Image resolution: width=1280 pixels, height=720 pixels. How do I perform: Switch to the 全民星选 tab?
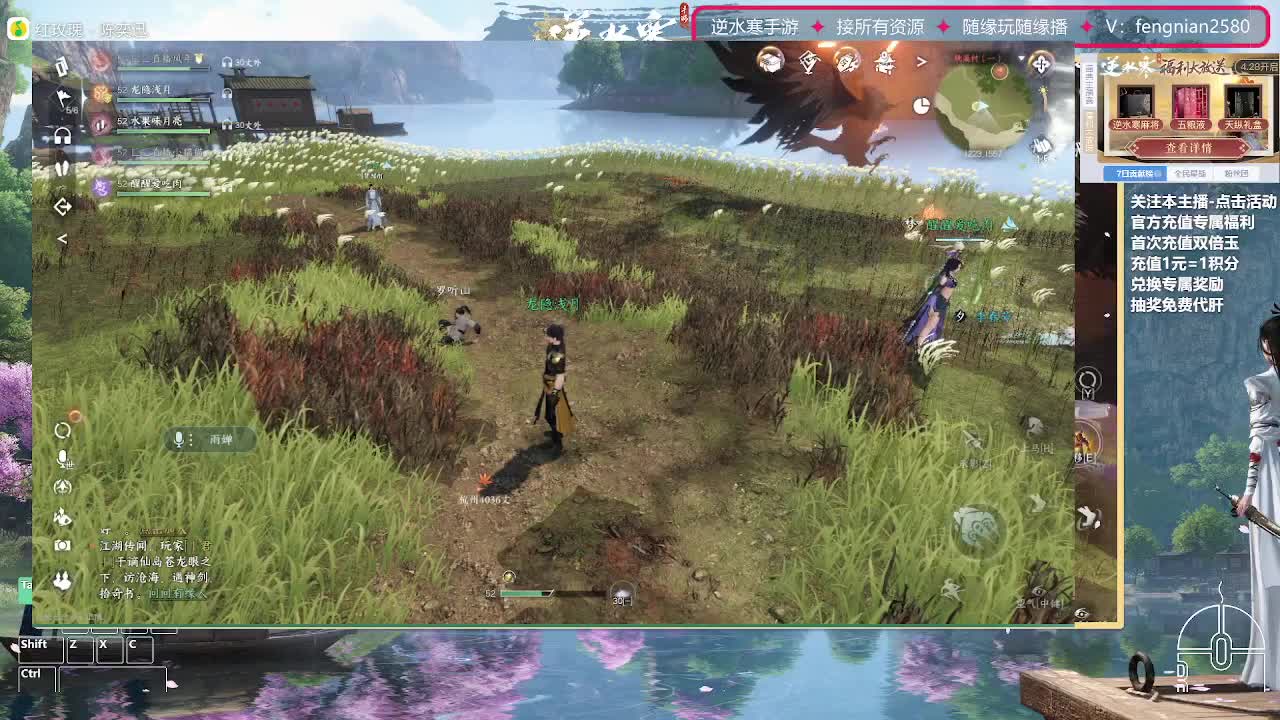(x=1190, y=173)
